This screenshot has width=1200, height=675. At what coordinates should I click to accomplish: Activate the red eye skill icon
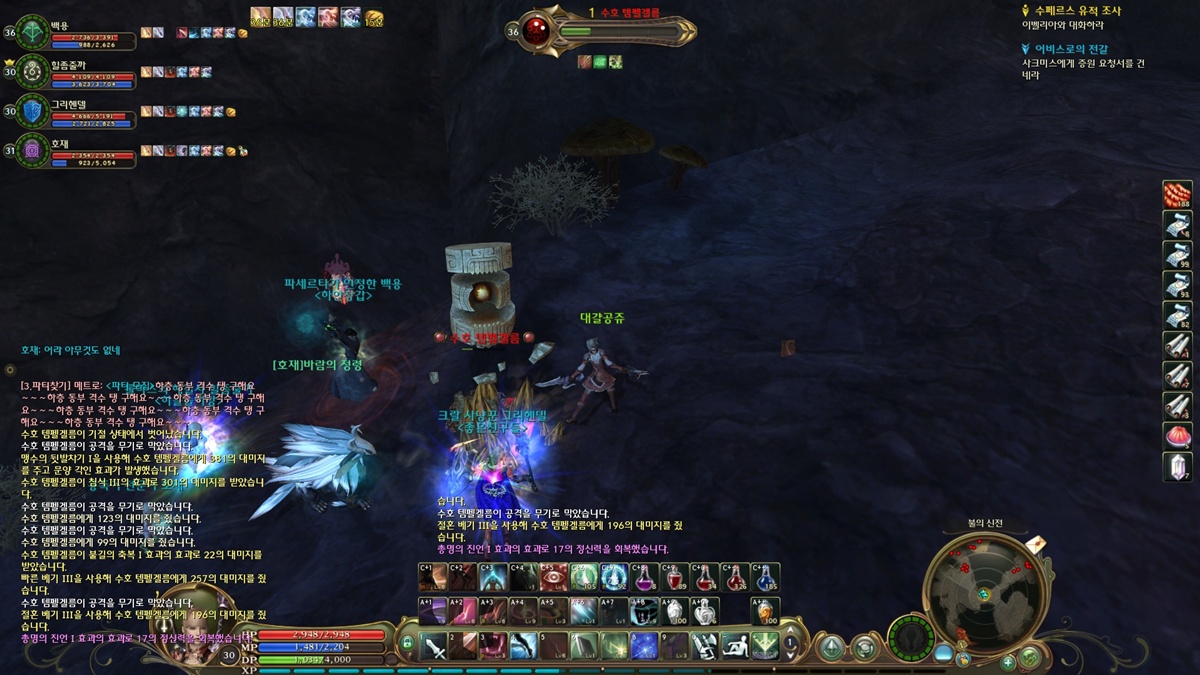point(553,577)
